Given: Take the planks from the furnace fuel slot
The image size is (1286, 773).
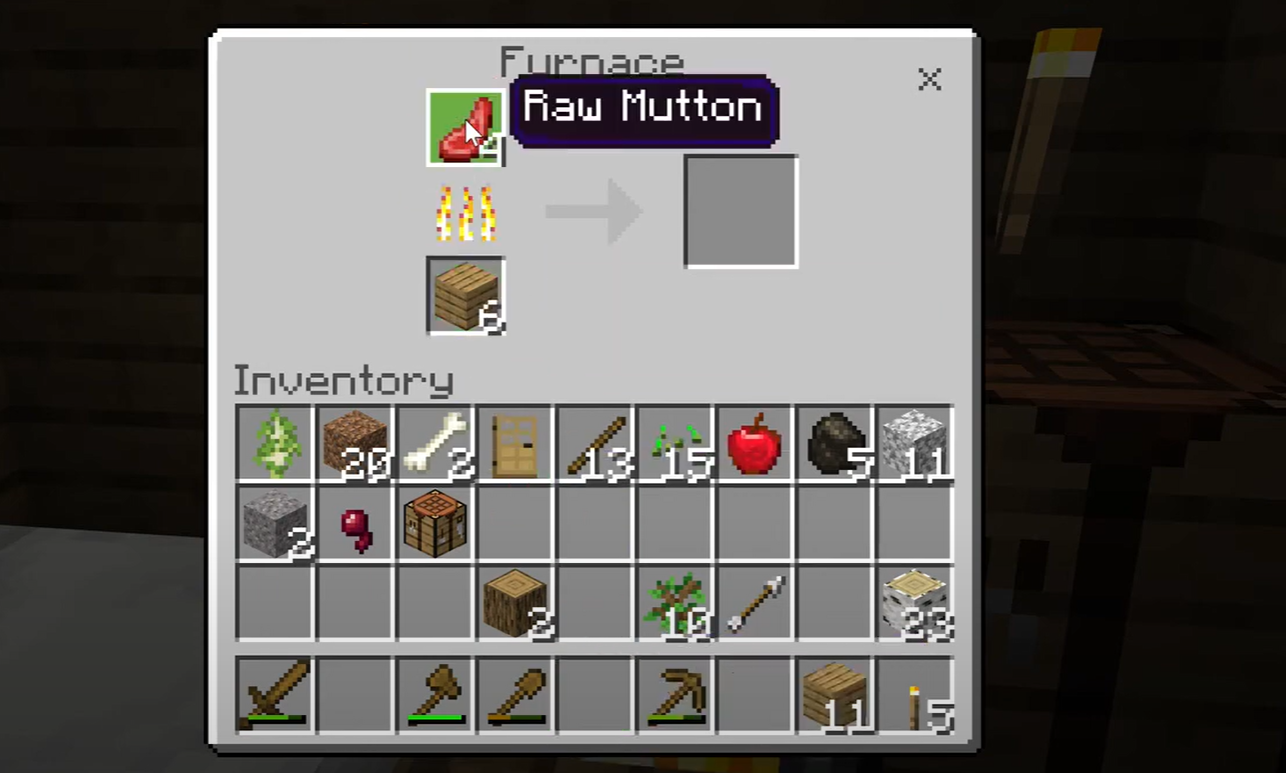Looking at the screenshot, I should coord(465,296).
